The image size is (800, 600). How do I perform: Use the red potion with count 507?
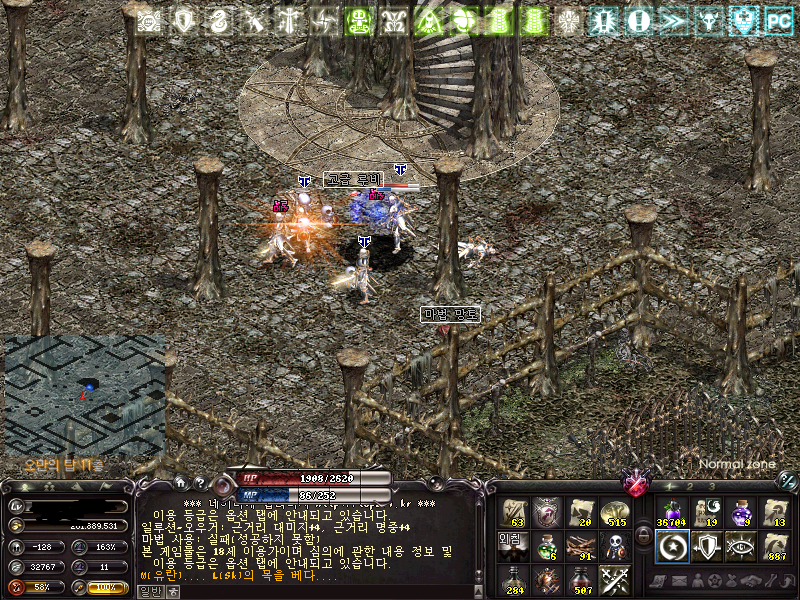580,580
